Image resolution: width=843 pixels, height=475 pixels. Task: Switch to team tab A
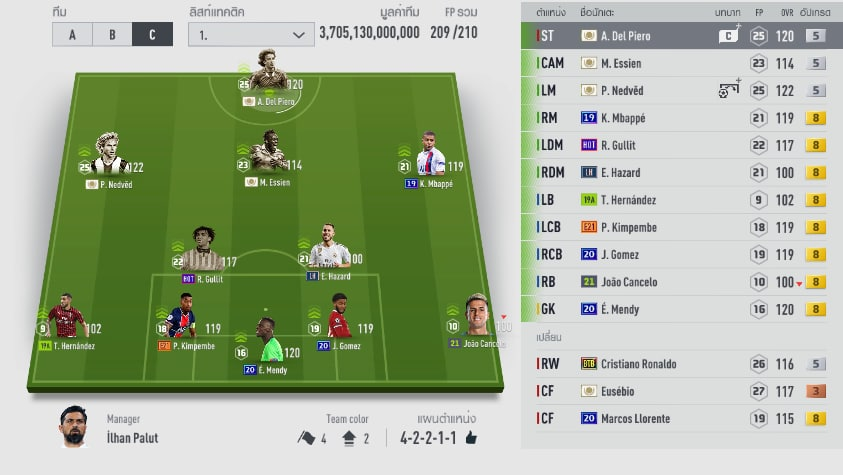tap(72, 34)
